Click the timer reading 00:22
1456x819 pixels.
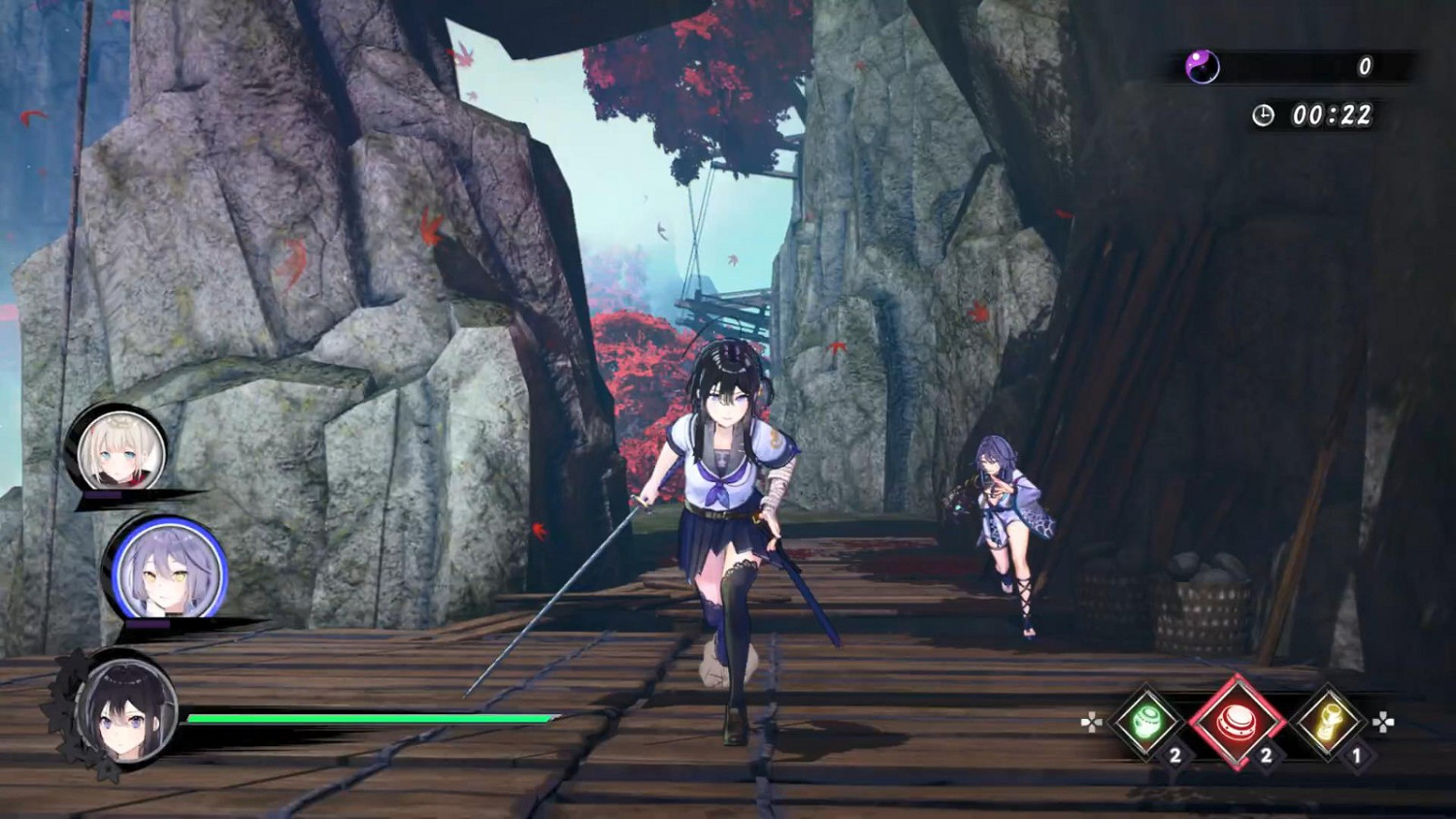click(x=1334, y=114)
